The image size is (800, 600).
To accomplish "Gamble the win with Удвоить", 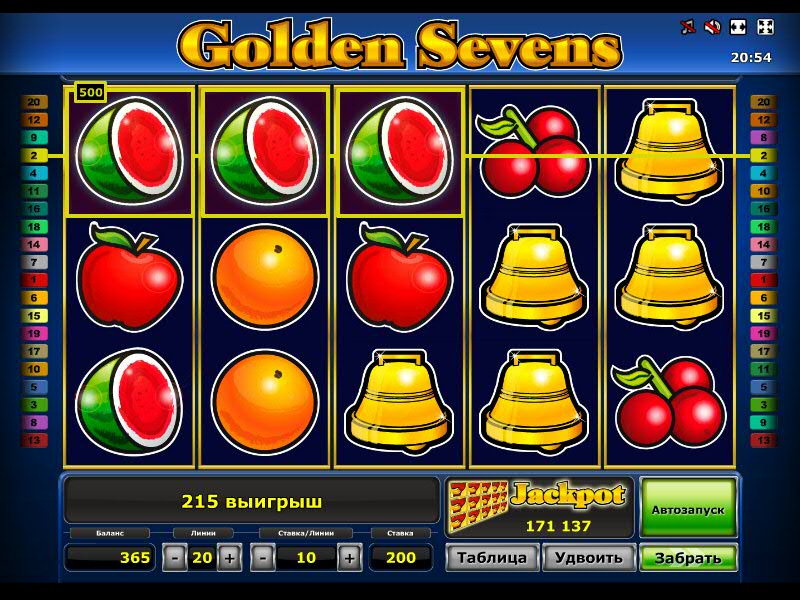I will pyautogui.click(x=588, y=558).
